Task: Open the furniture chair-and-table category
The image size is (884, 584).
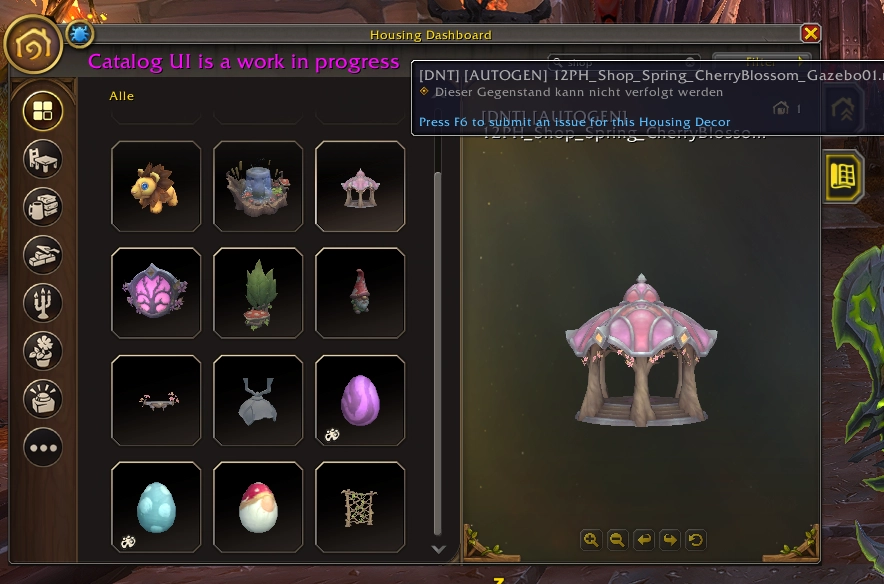Action: [x=43, y=159]
